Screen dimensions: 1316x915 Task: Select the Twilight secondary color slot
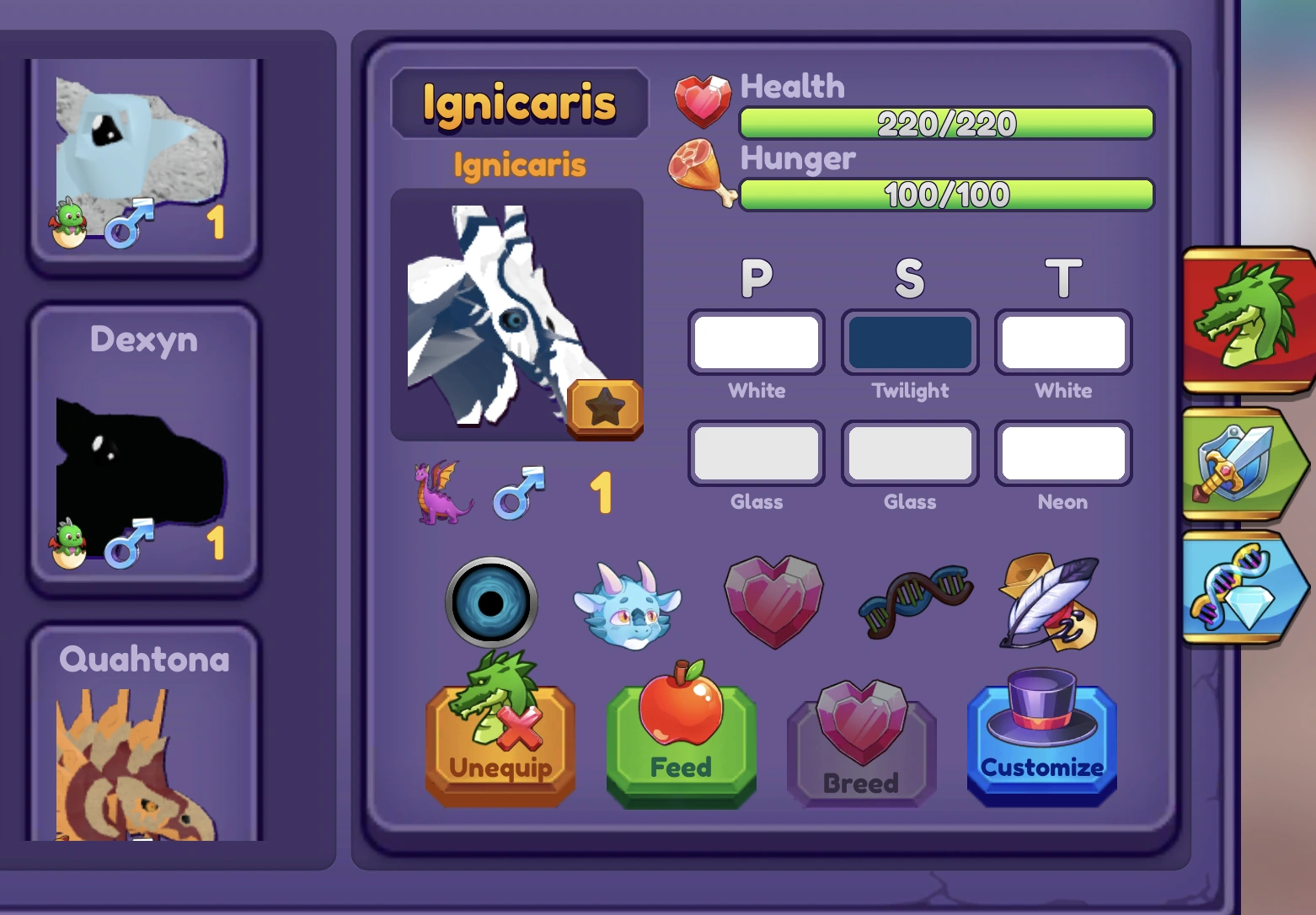(x=910, y=341)
